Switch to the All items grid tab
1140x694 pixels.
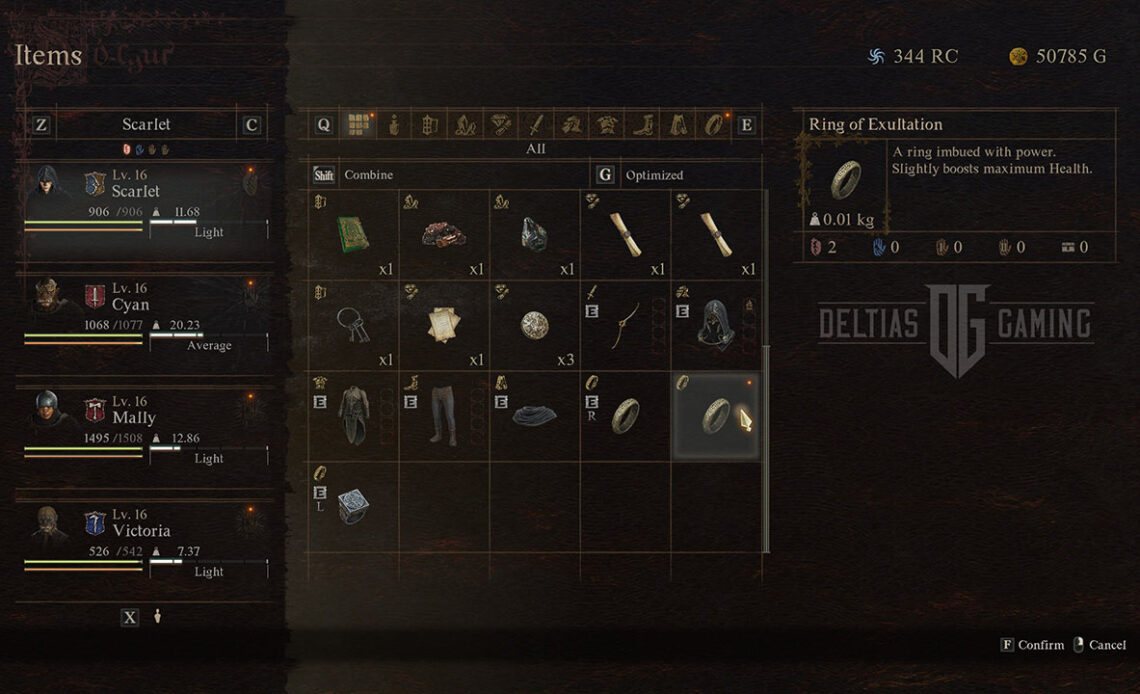click(x=358, y=125)
